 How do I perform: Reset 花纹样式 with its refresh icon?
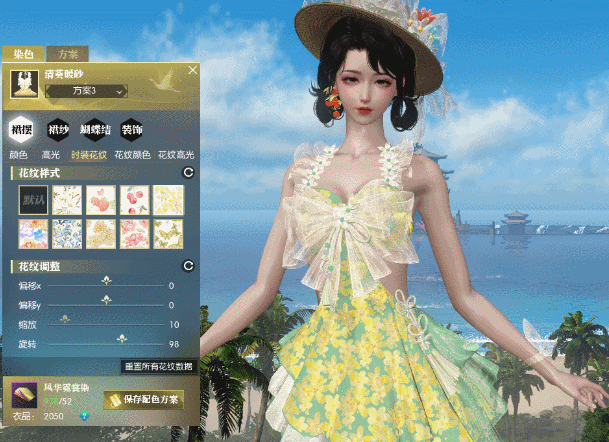(187, 174)
